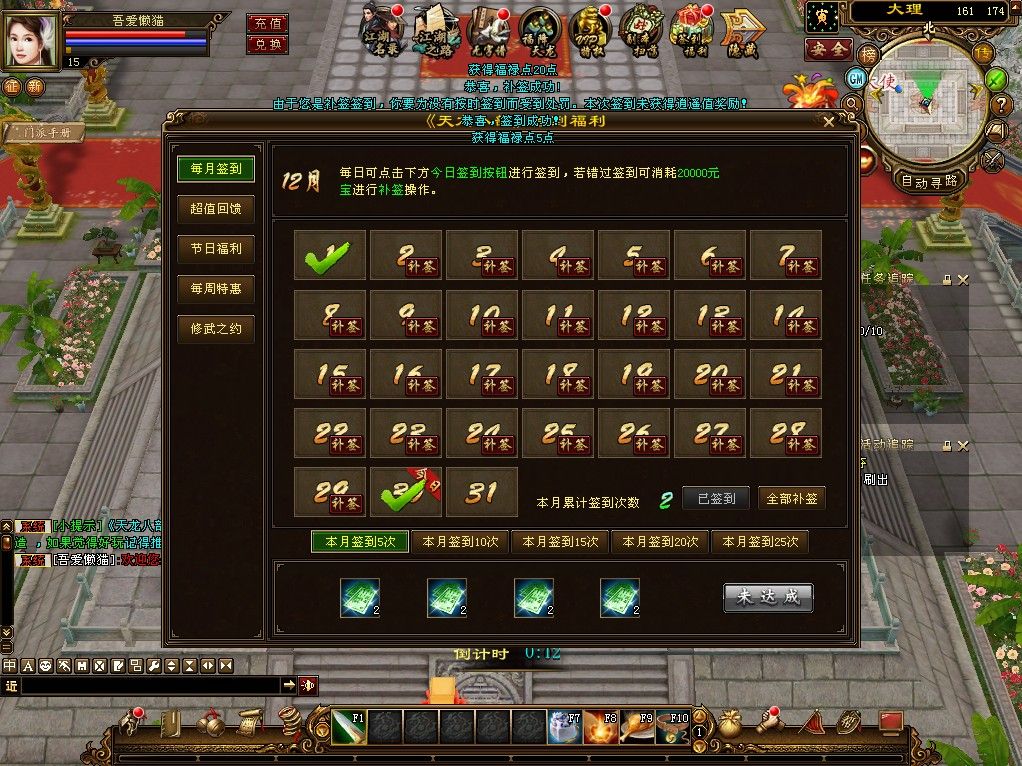Open the 每月签到 tab
Viewport: 1022px width, 766px height.
215,169
